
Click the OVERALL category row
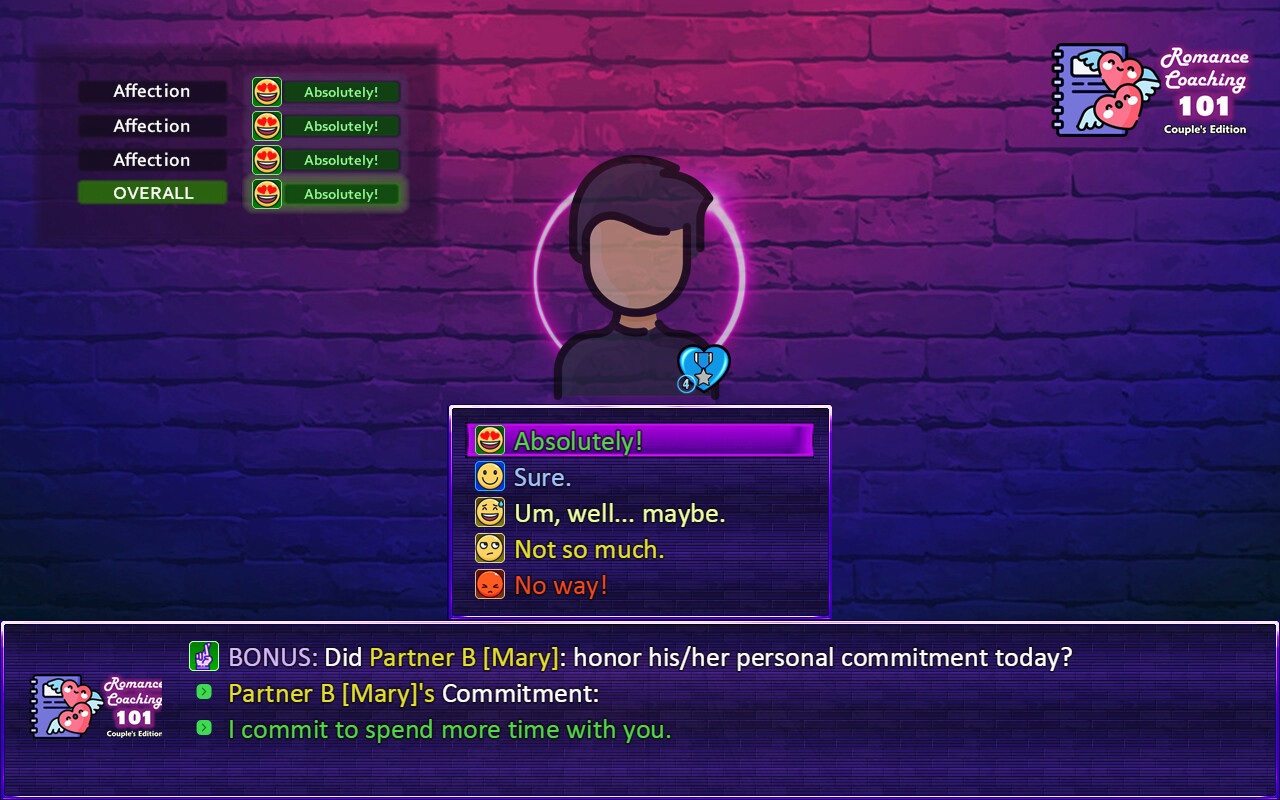152,192
